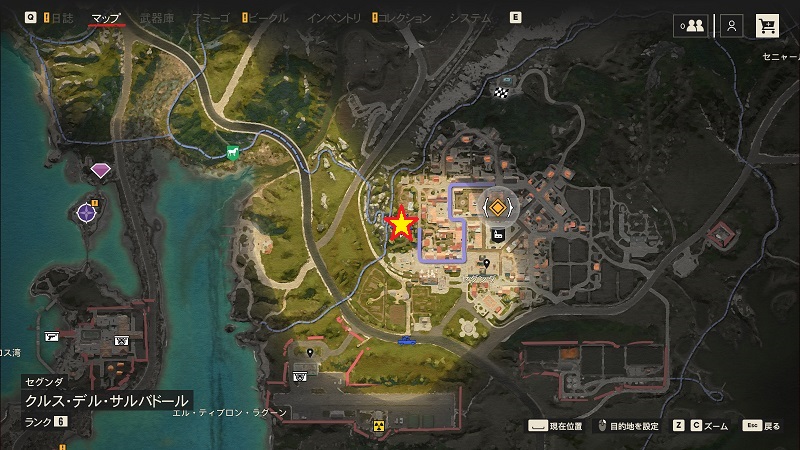This screenshot has height=450, width=800.
Task: Open the アミーゴ (Amigos) tab
Action: [212, 17]
